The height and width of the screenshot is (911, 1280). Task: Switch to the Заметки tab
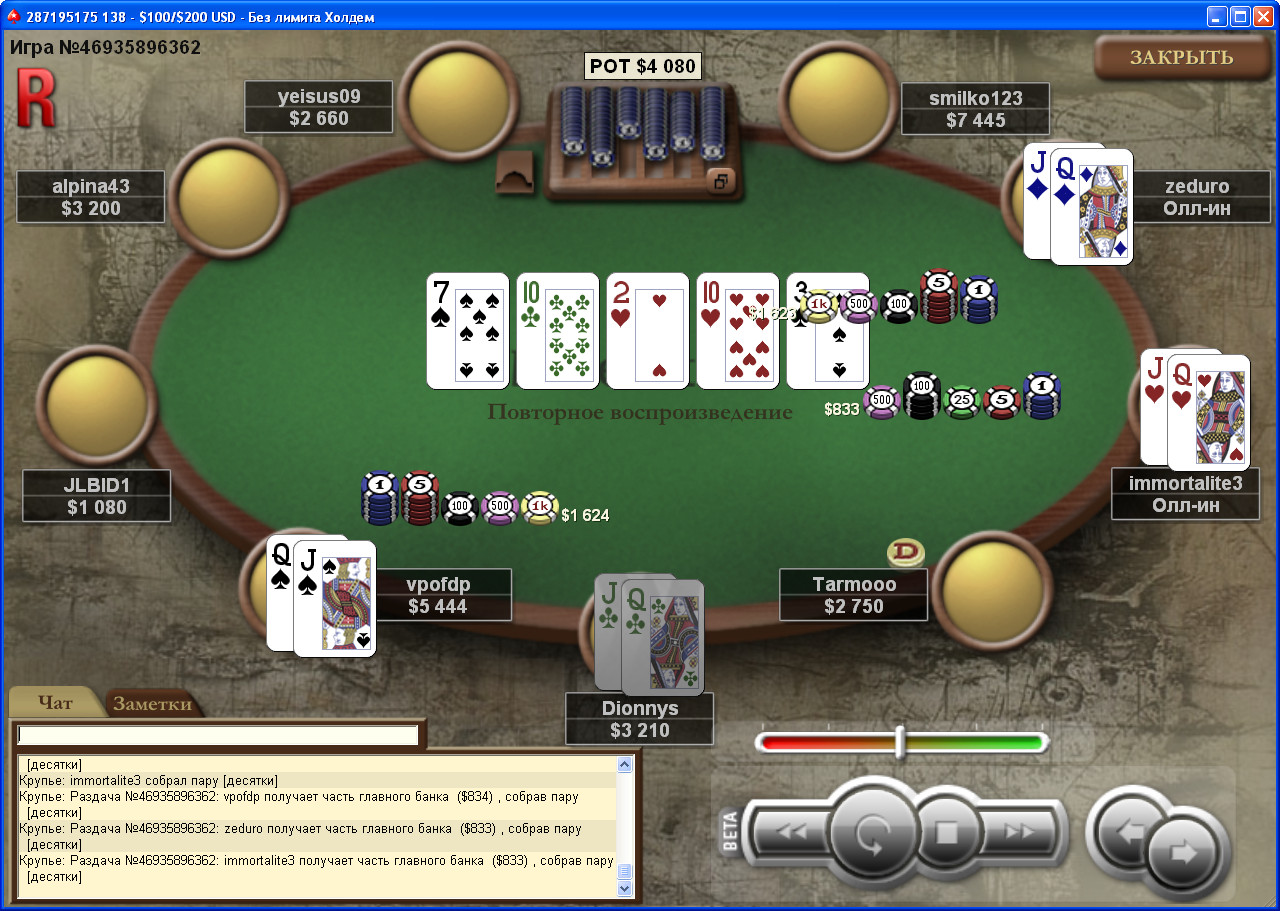pyautogui.click(x=152, y=704)
